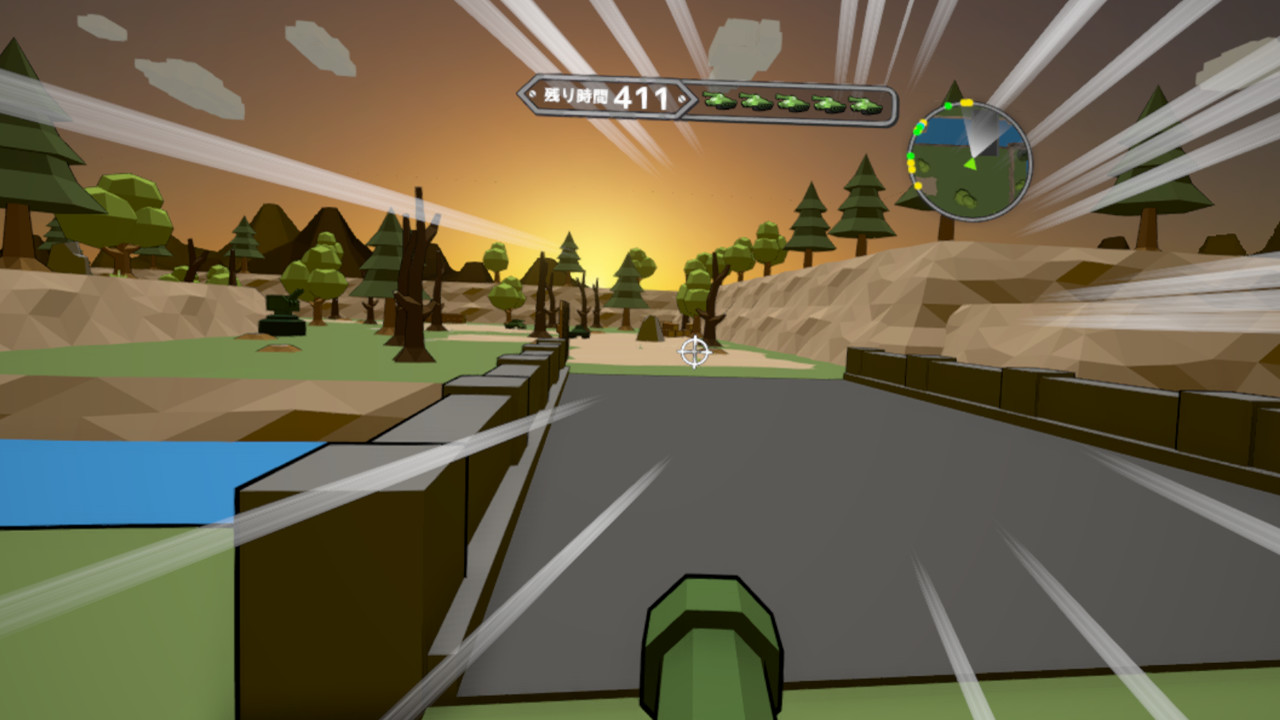The height and width of the screenshot is (720, 1280).
Task: Click the 411 countdown number
Action: coord(643,95)
